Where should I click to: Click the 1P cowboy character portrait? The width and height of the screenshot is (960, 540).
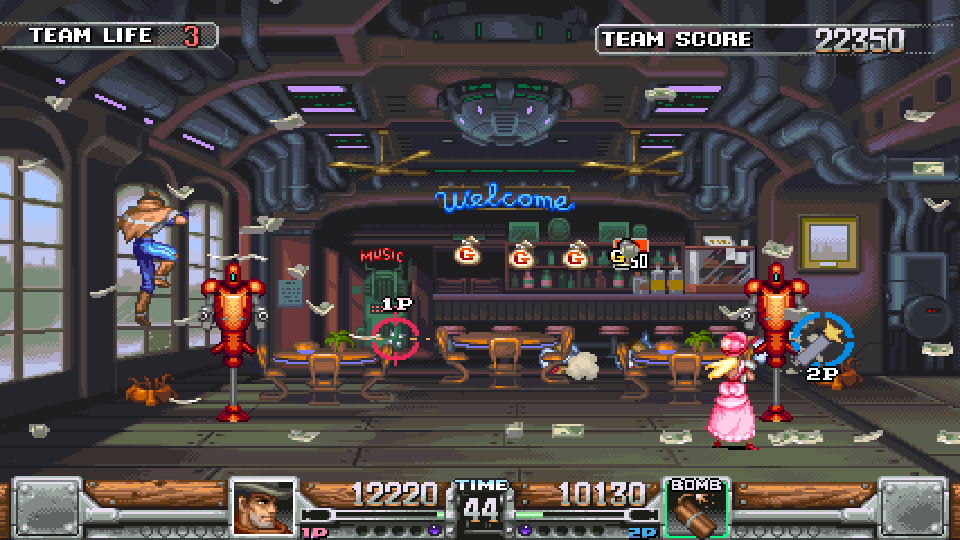pos(263,507)
